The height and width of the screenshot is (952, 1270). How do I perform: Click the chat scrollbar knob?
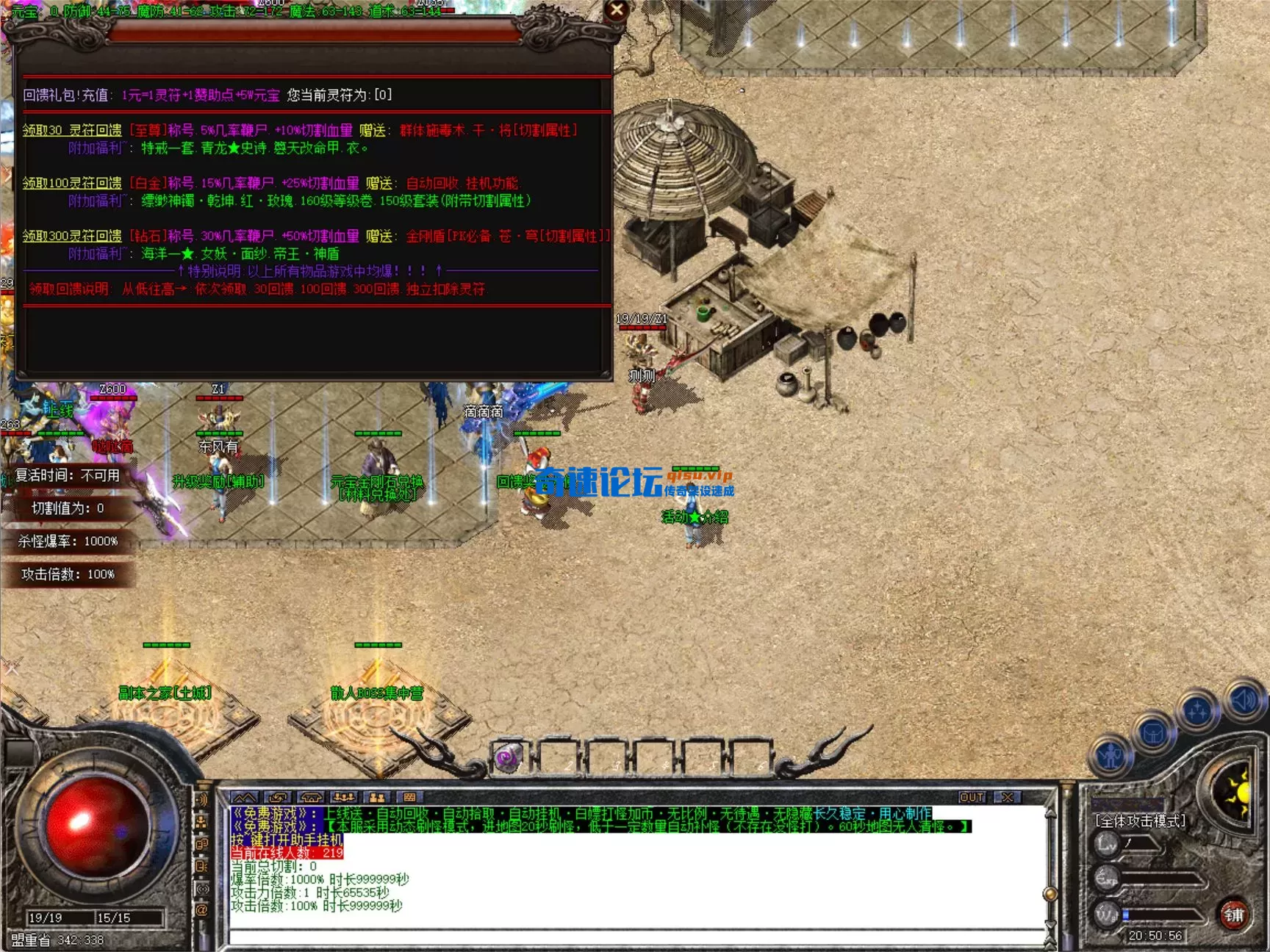coord(1050,894)
